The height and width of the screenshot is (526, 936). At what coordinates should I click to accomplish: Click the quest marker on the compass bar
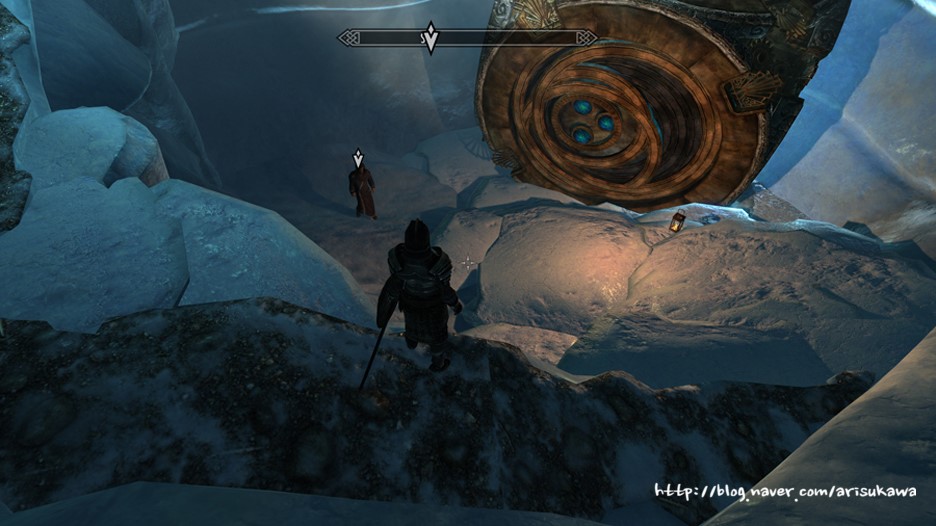(430, 37)
